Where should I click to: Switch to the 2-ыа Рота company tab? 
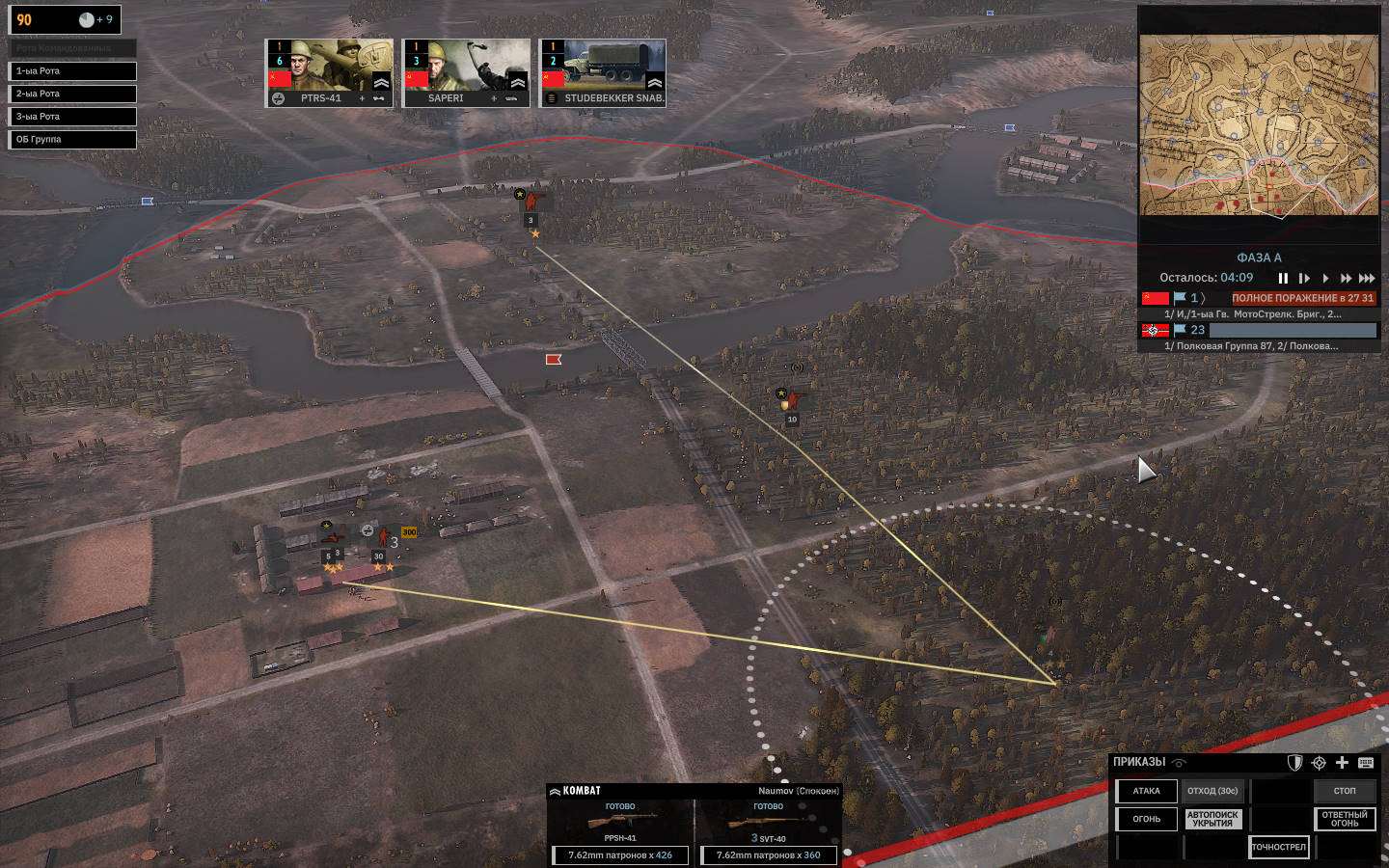point(72,94)
